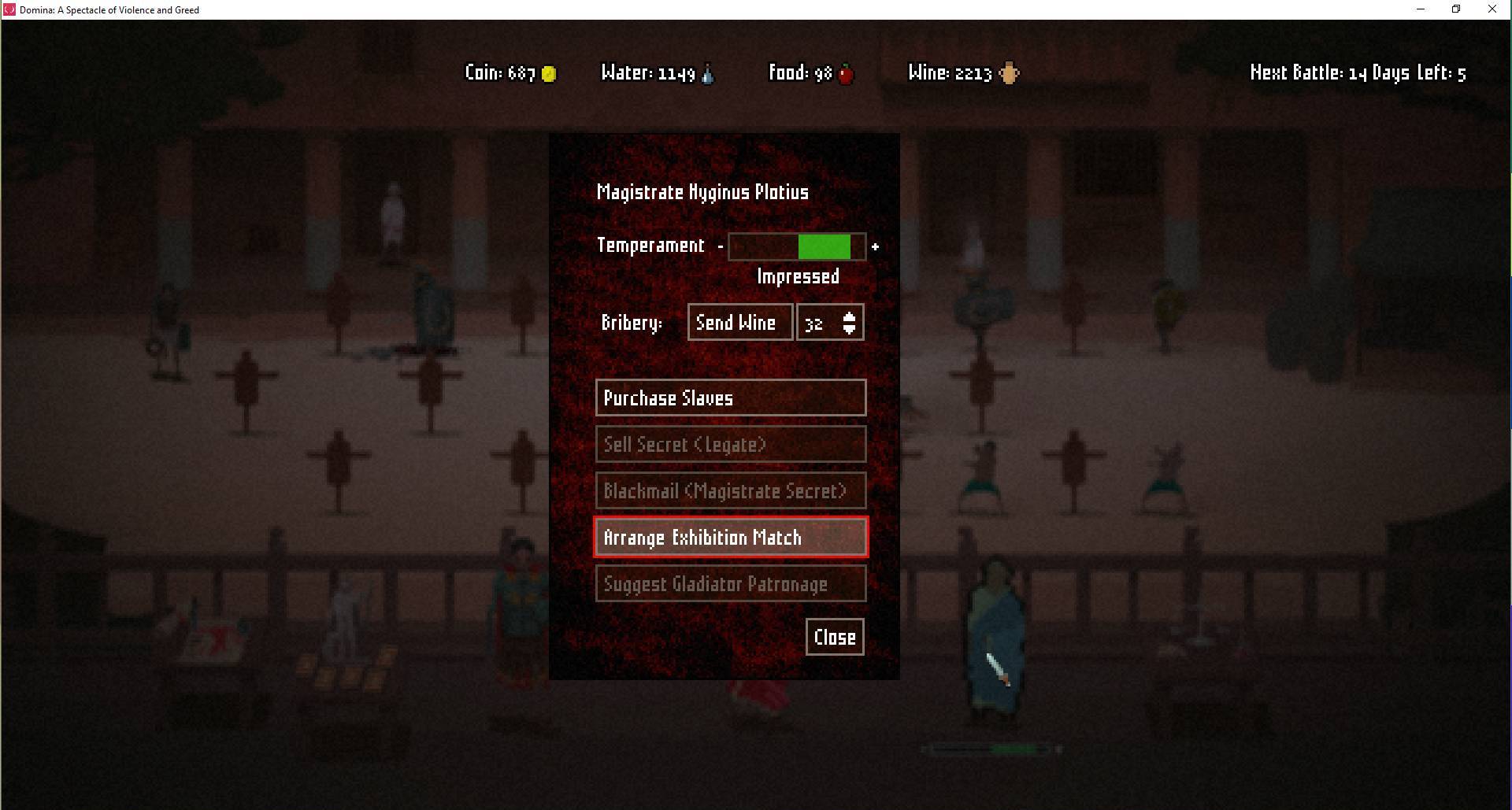
Task: Select the blue-robed sword-wielding character
Action: [994, 645]
